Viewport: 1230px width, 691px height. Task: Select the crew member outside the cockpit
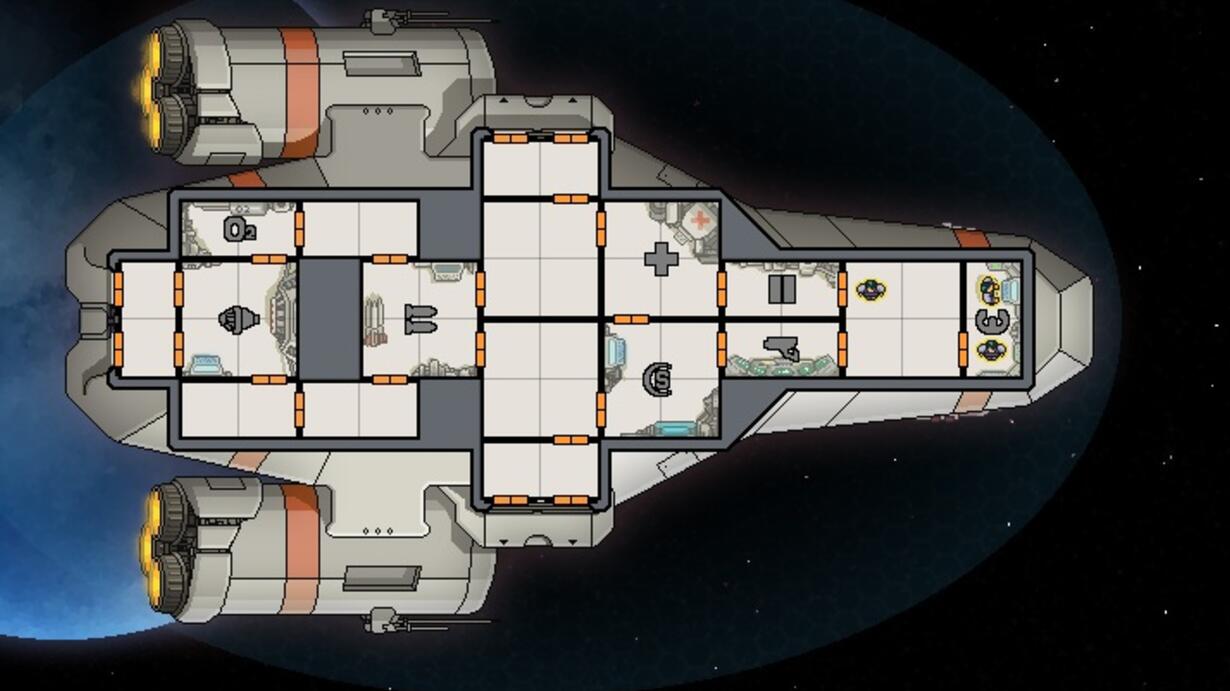click(871, 291)
